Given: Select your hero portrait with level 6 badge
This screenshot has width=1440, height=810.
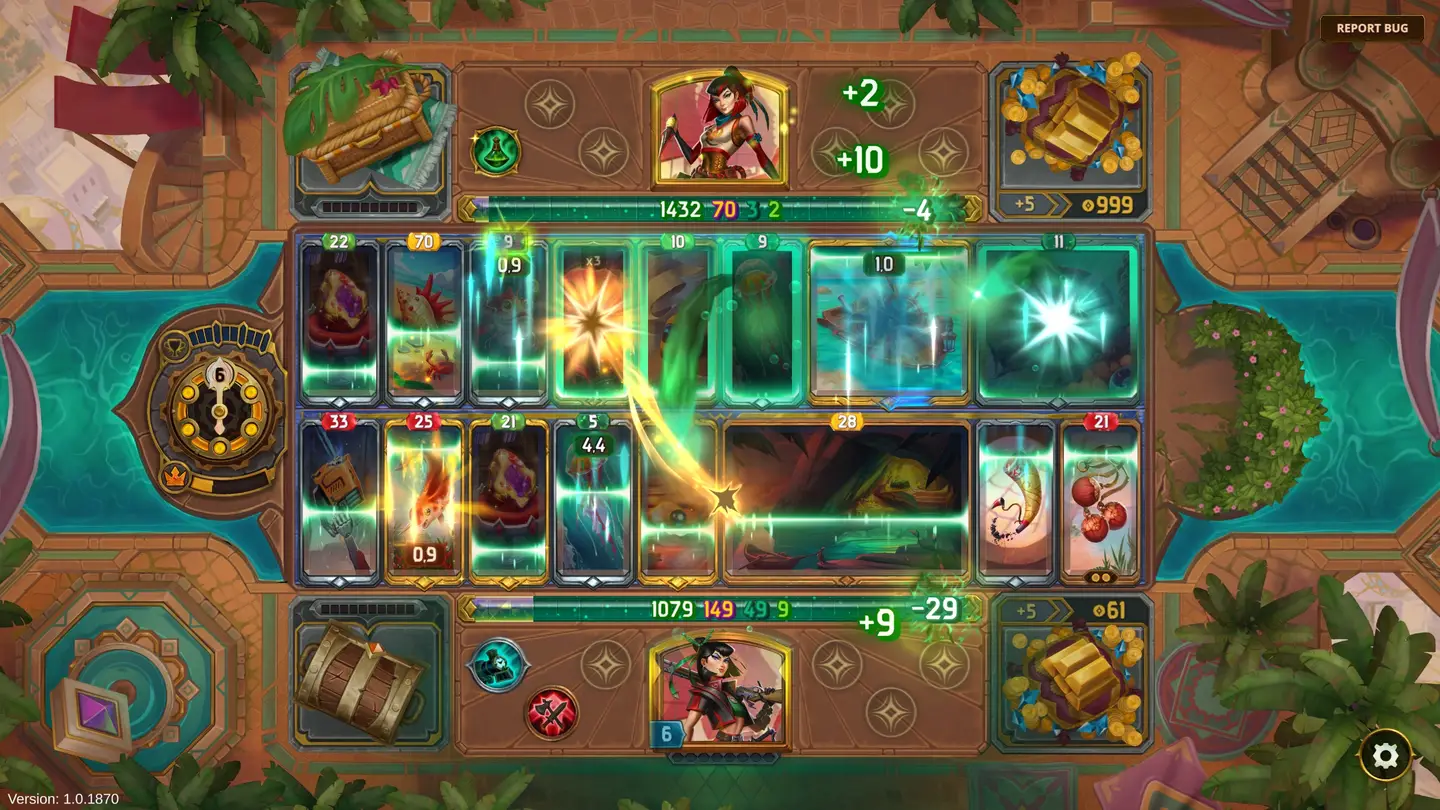Looking at the screenshot, I should 720,692.
